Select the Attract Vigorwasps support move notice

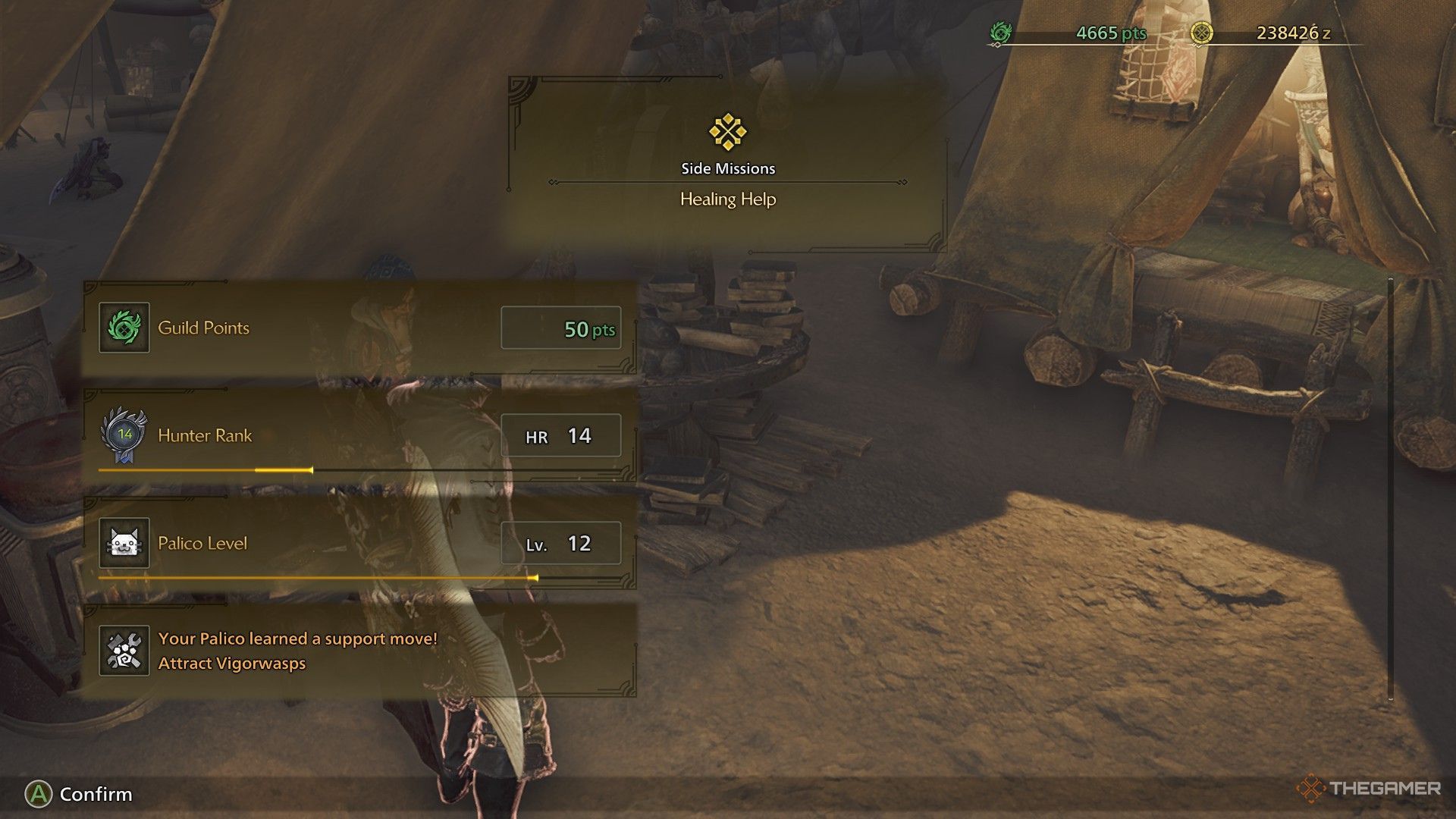(x=359, y=651)
